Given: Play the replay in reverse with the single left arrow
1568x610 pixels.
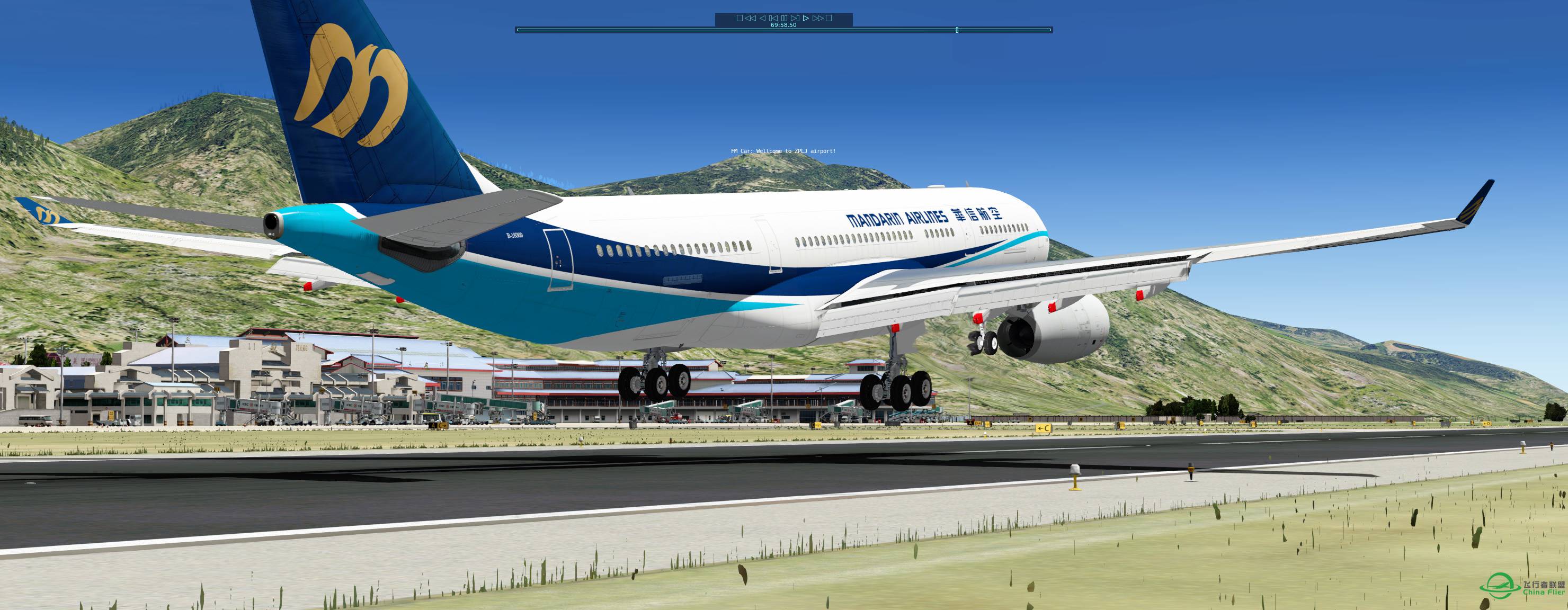Looking at the screenshot, I should click(x=762, y=18).
